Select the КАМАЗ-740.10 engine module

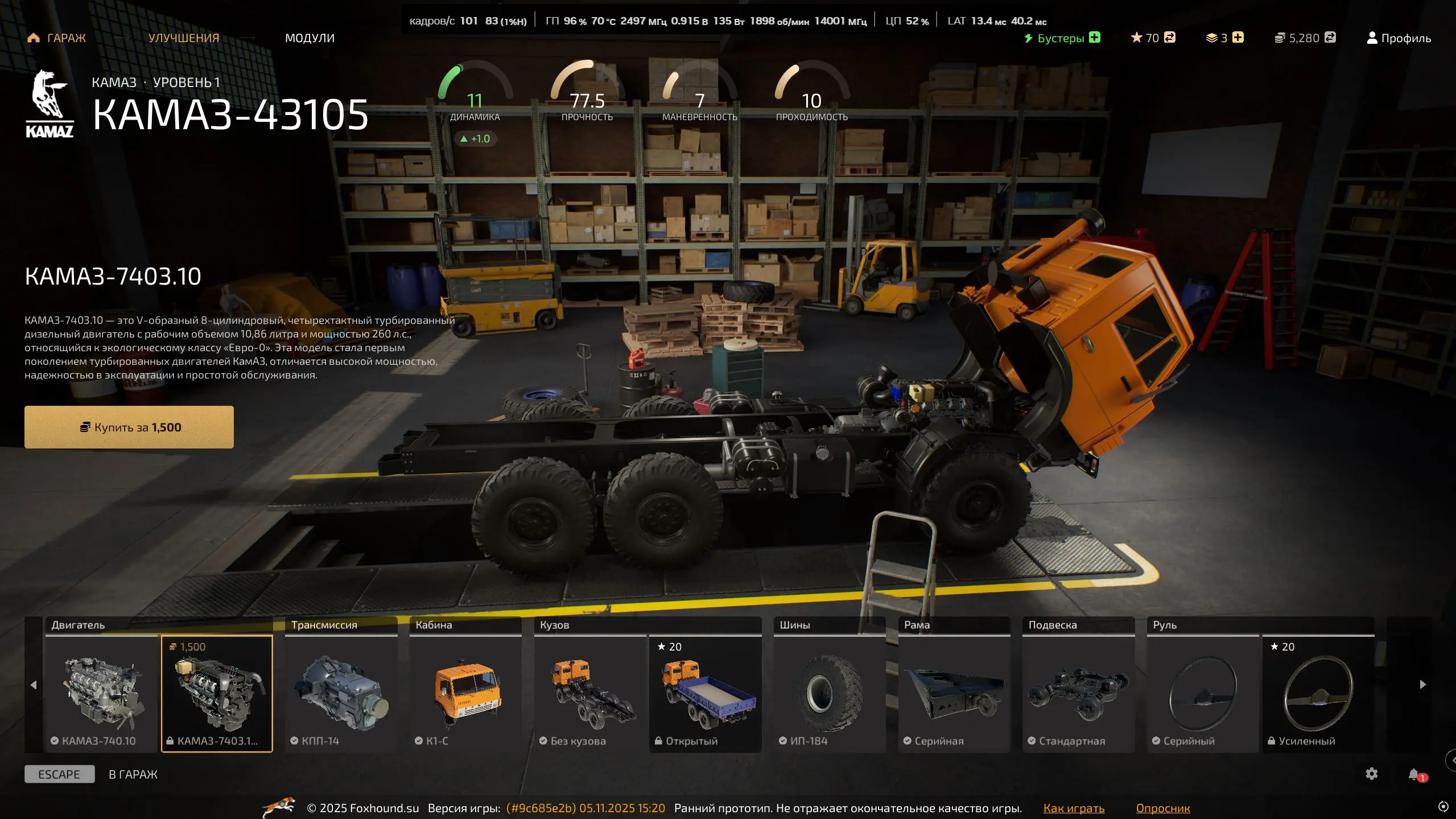(x=101, y=693)
